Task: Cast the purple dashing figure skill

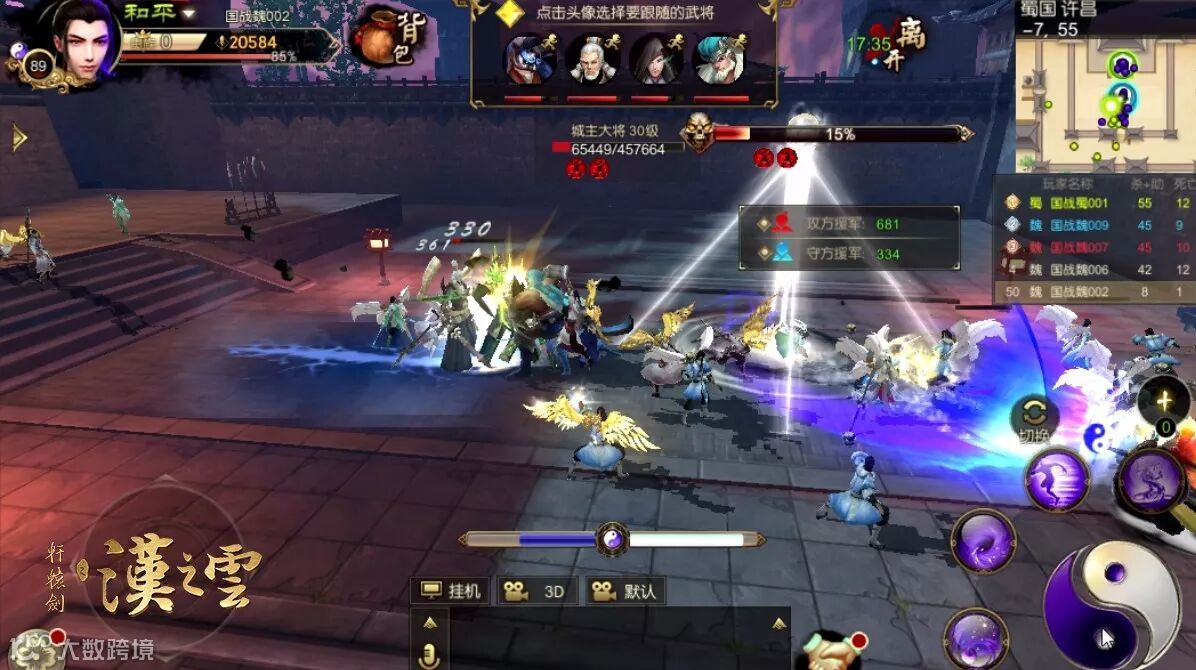Action: coord(1057,480)
